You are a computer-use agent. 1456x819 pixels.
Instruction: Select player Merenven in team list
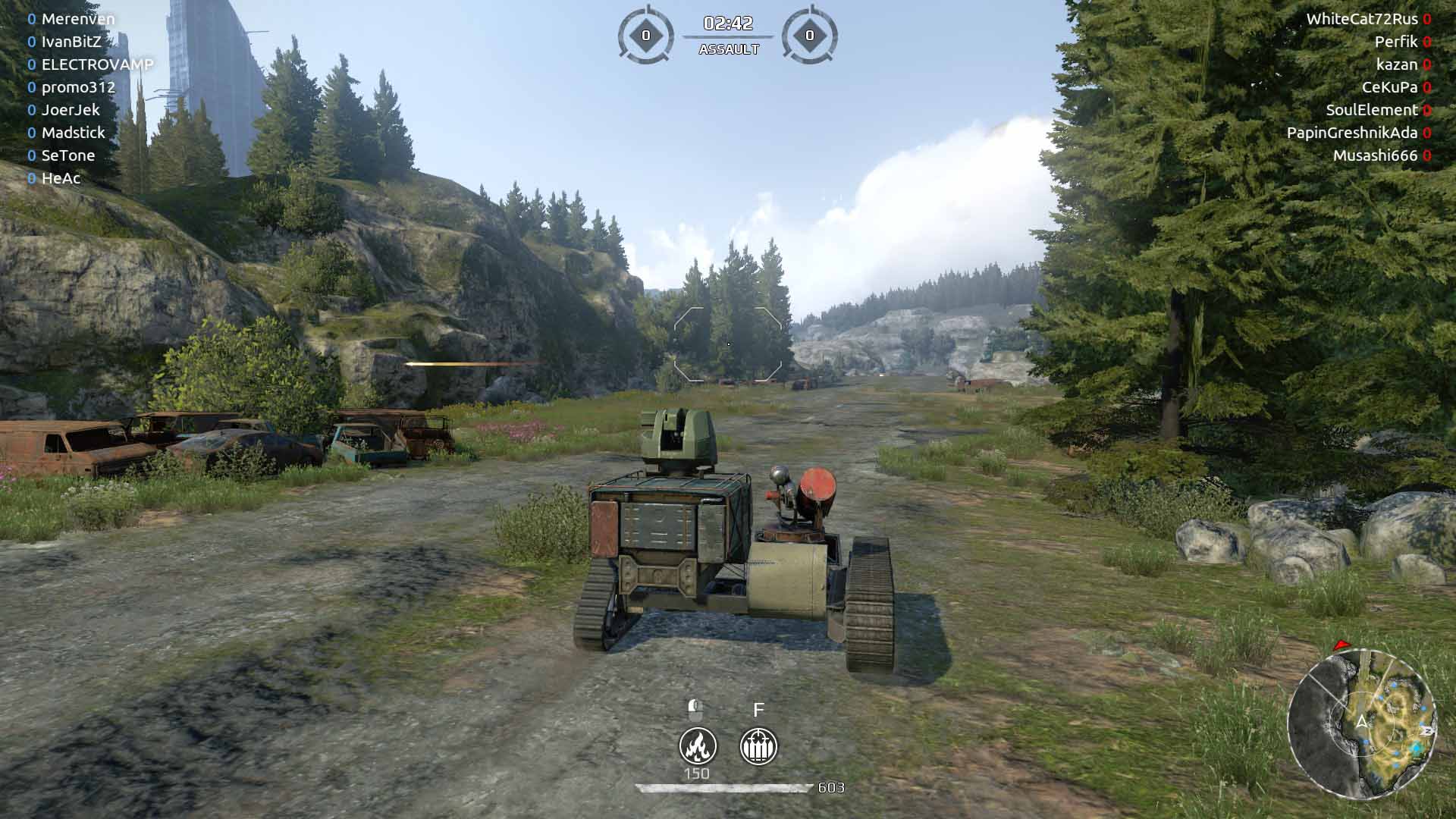(78, 19)
